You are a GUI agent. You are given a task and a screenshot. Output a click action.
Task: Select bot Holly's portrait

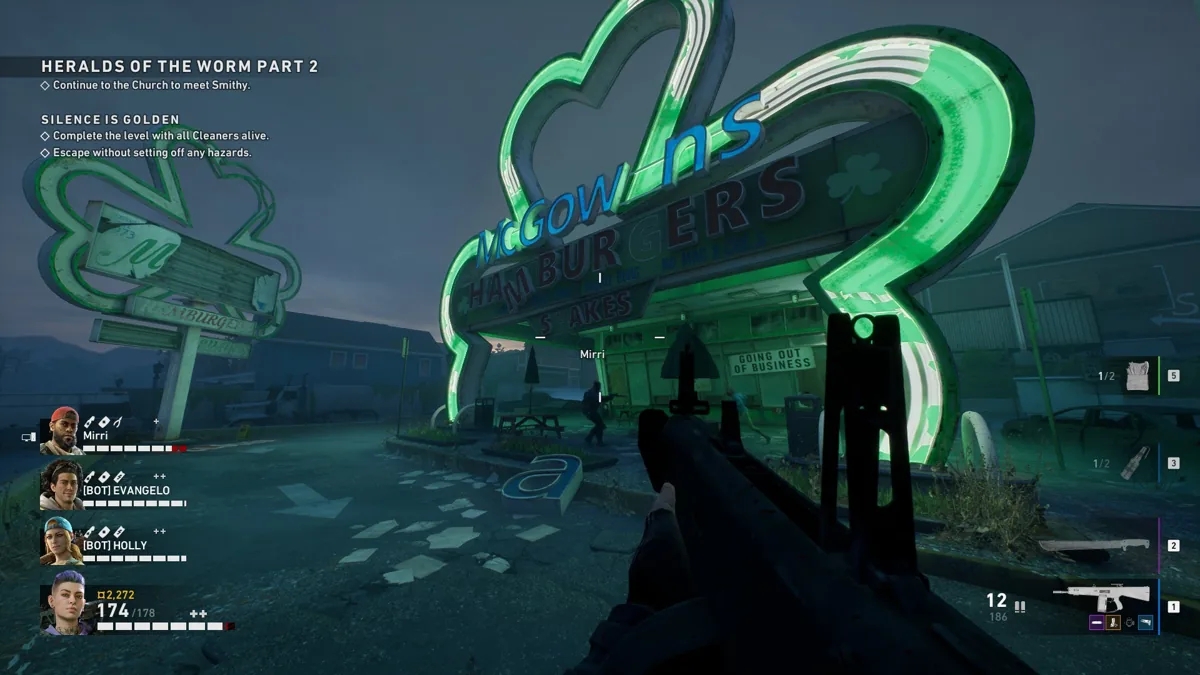[x=61, y=541]
